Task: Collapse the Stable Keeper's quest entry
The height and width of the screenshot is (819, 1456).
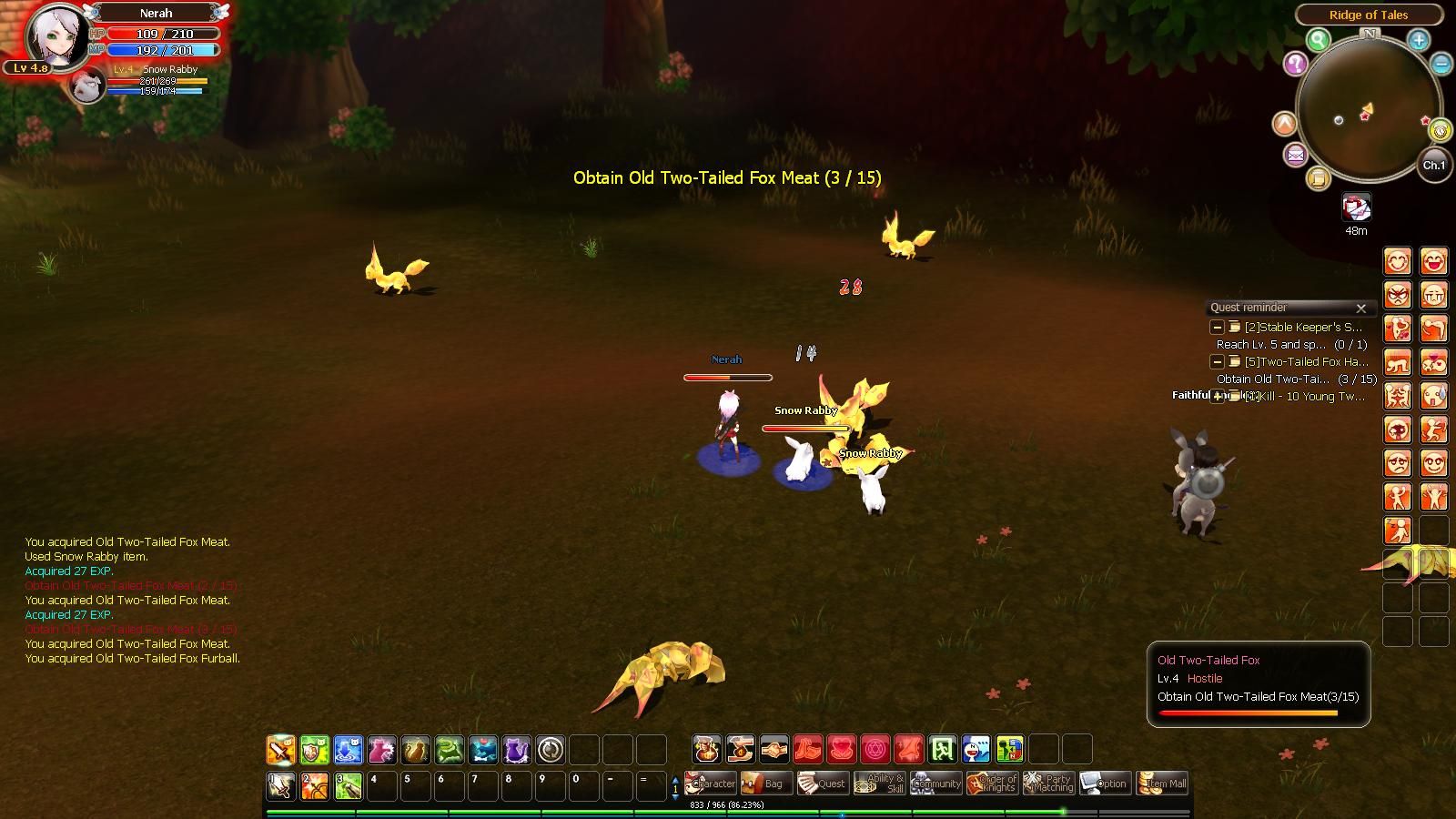Action: click(x=1217, y=328)
